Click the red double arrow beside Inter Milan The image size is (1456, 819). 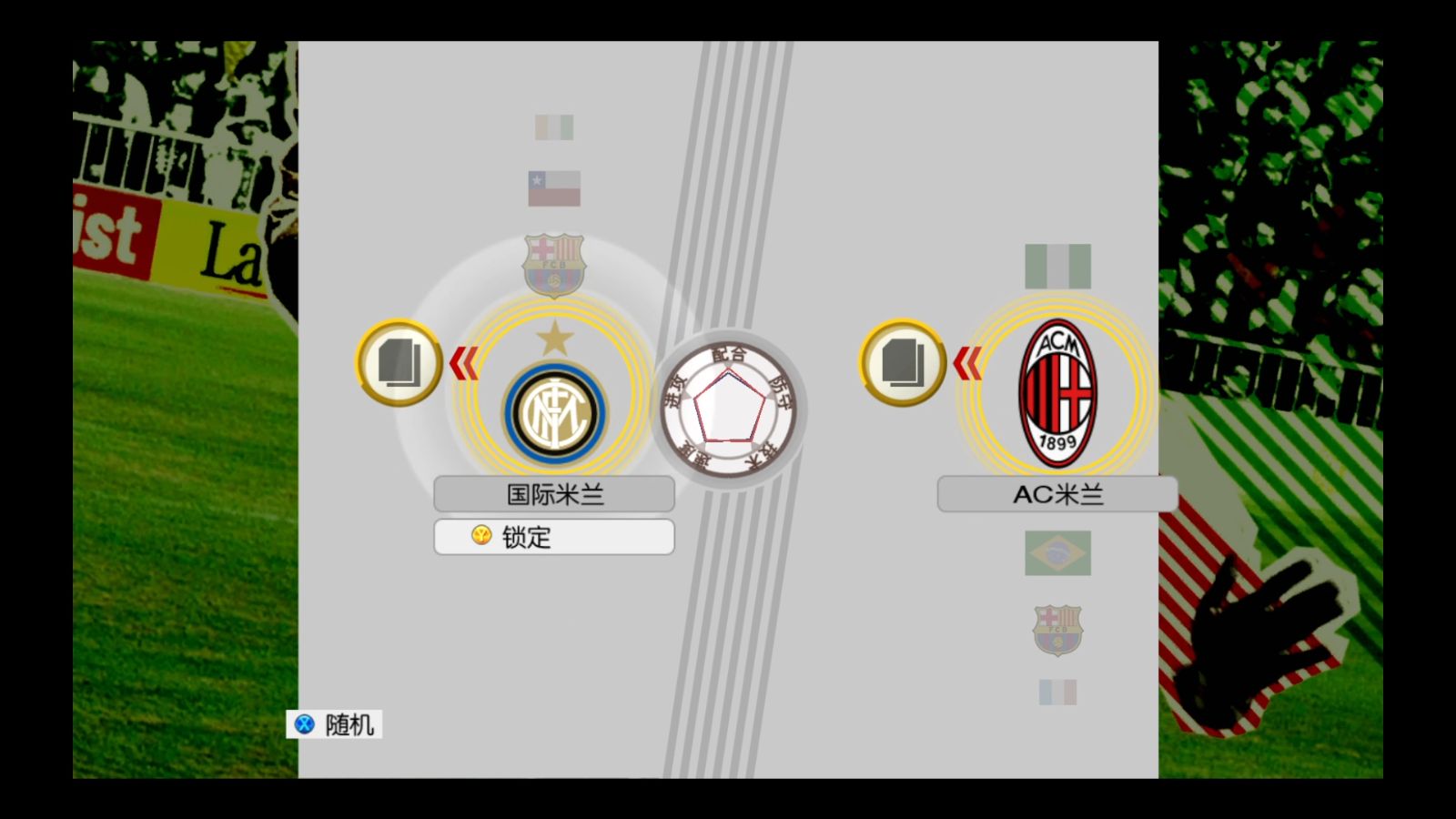point(463,363)
